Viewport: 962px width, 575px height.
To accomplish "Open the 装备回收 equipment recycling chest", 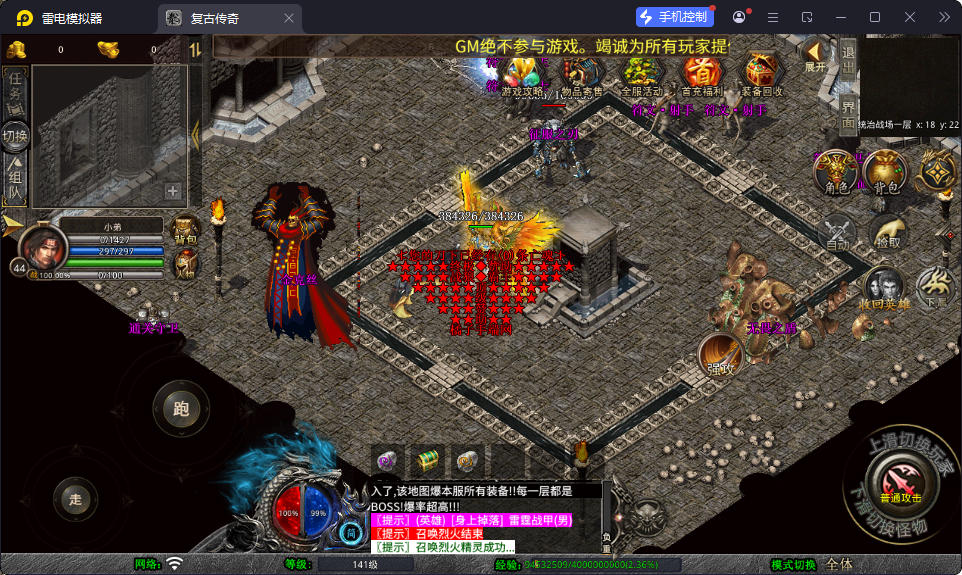I will tap(764, 75).
